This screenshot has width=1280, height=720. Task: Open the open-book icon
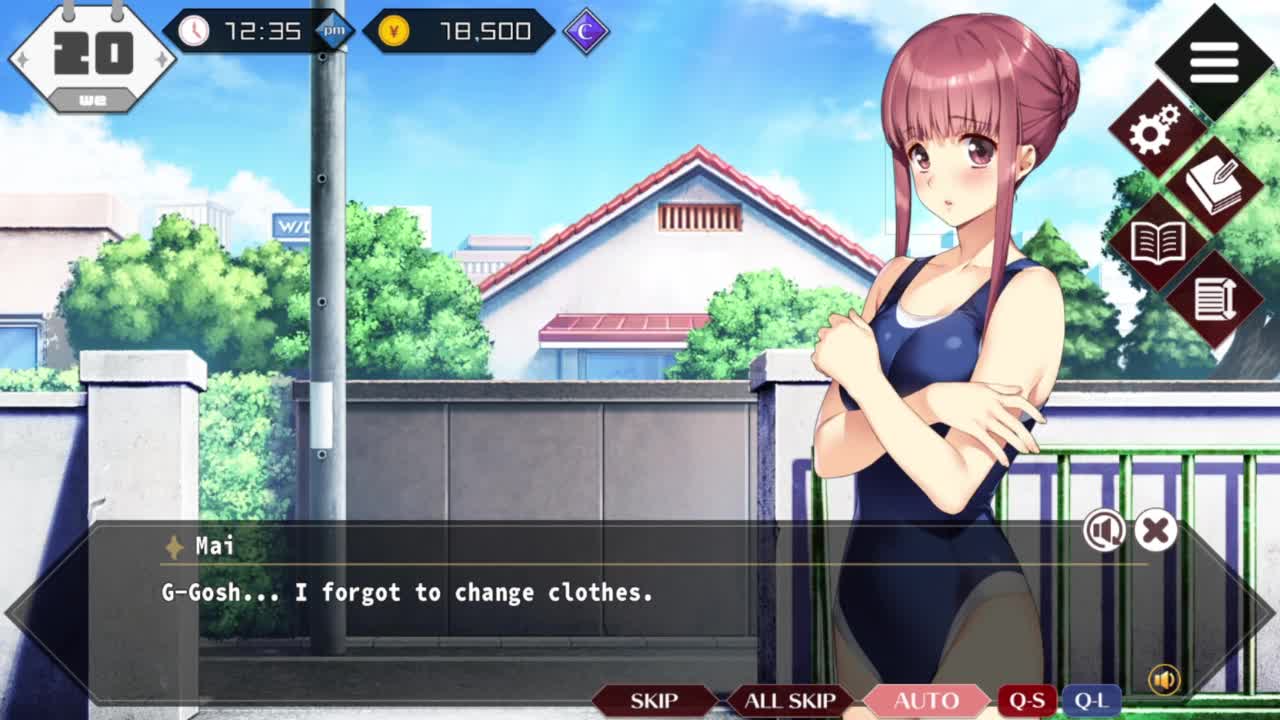(1157, 243)
